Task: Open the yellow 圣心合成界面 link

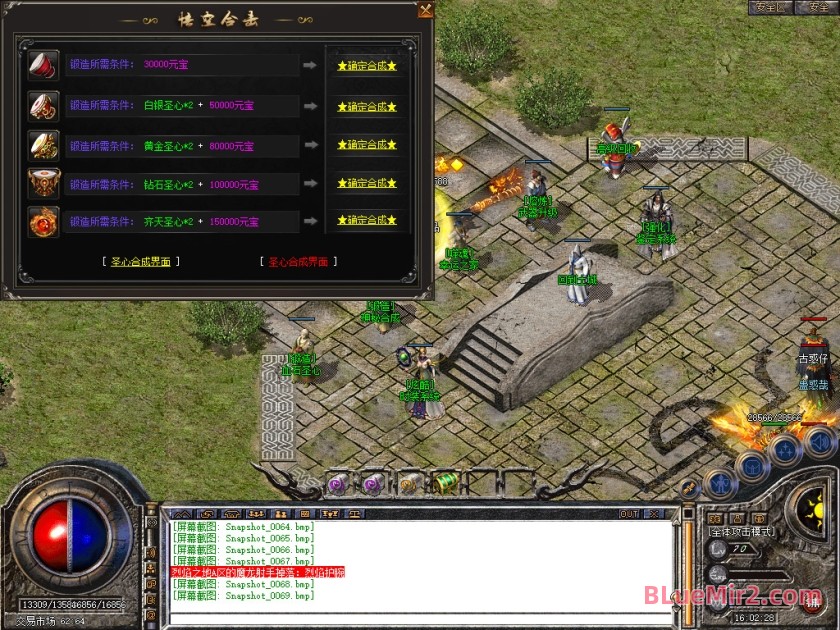Action: [x=141, y=262]
